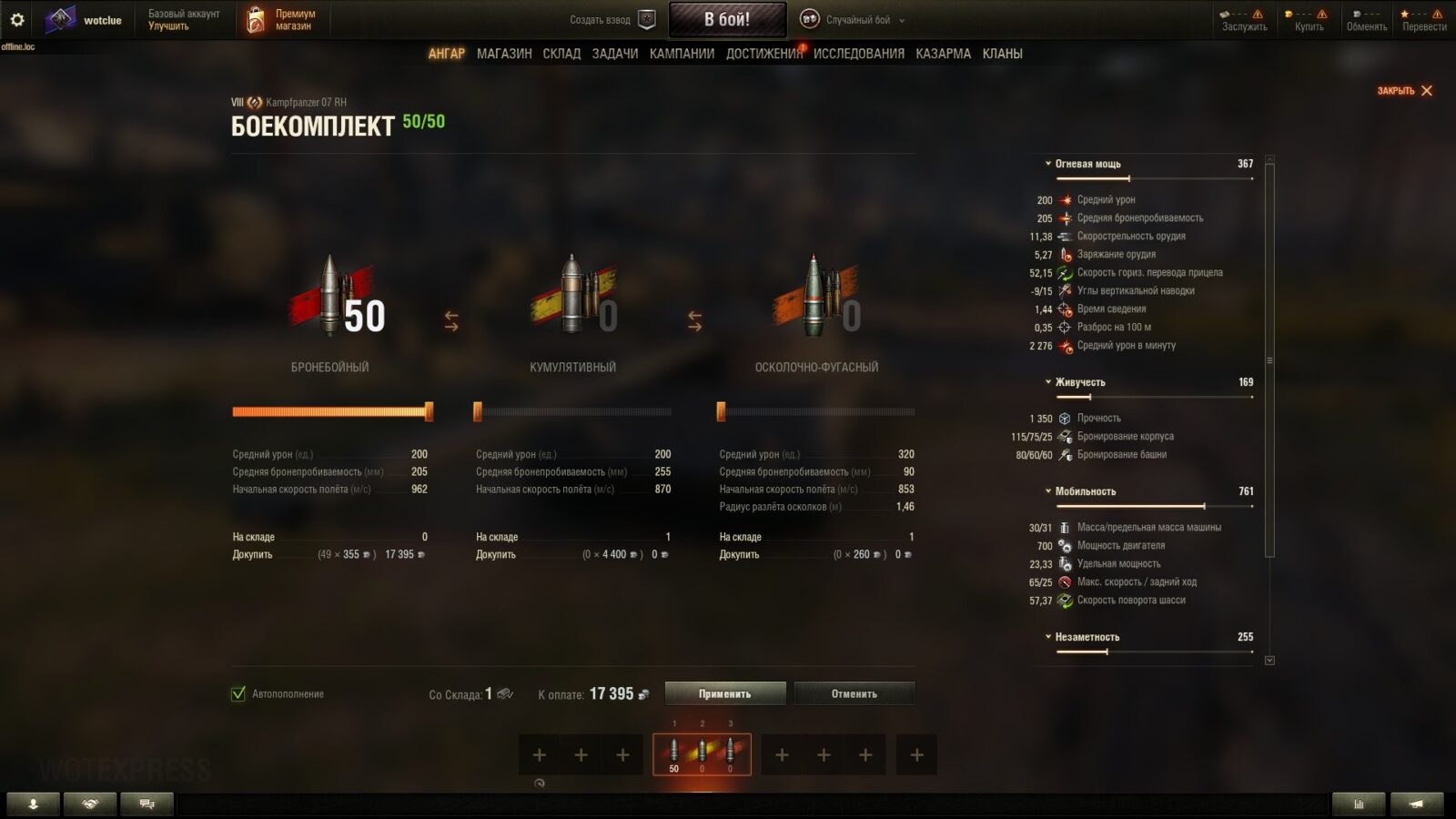Select the Осколочно-фугасный shell icon
Viewport: 1456px width, 819px height.
tap(814, 296)
